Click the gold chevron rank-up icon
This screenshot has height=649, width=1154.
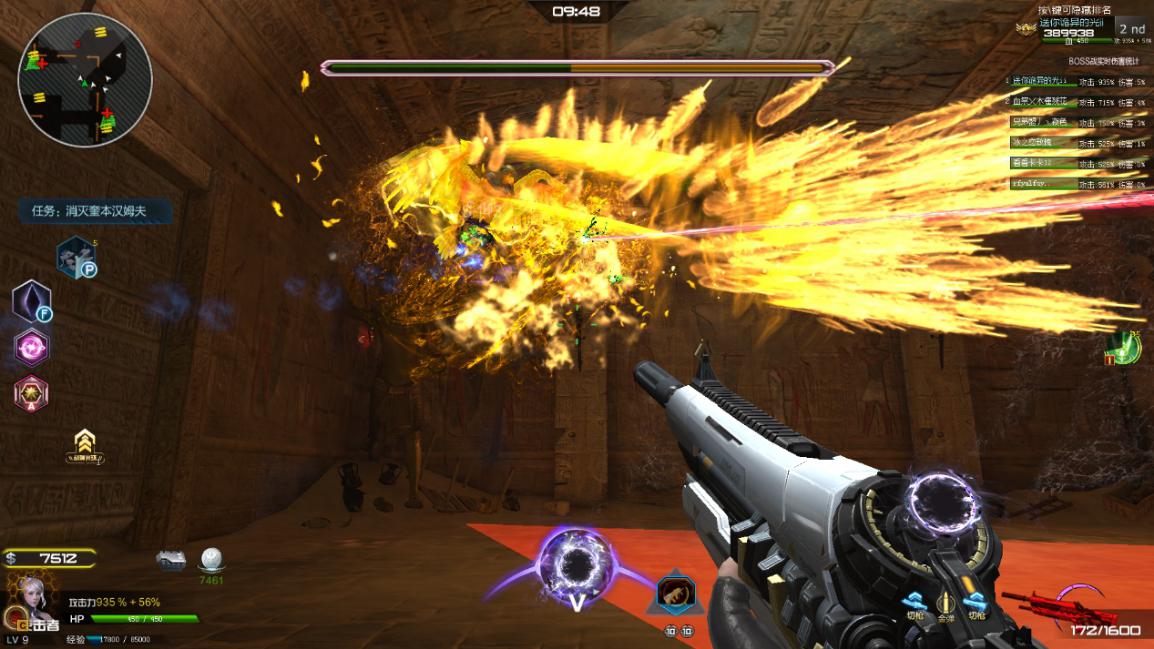click(85, 444)
